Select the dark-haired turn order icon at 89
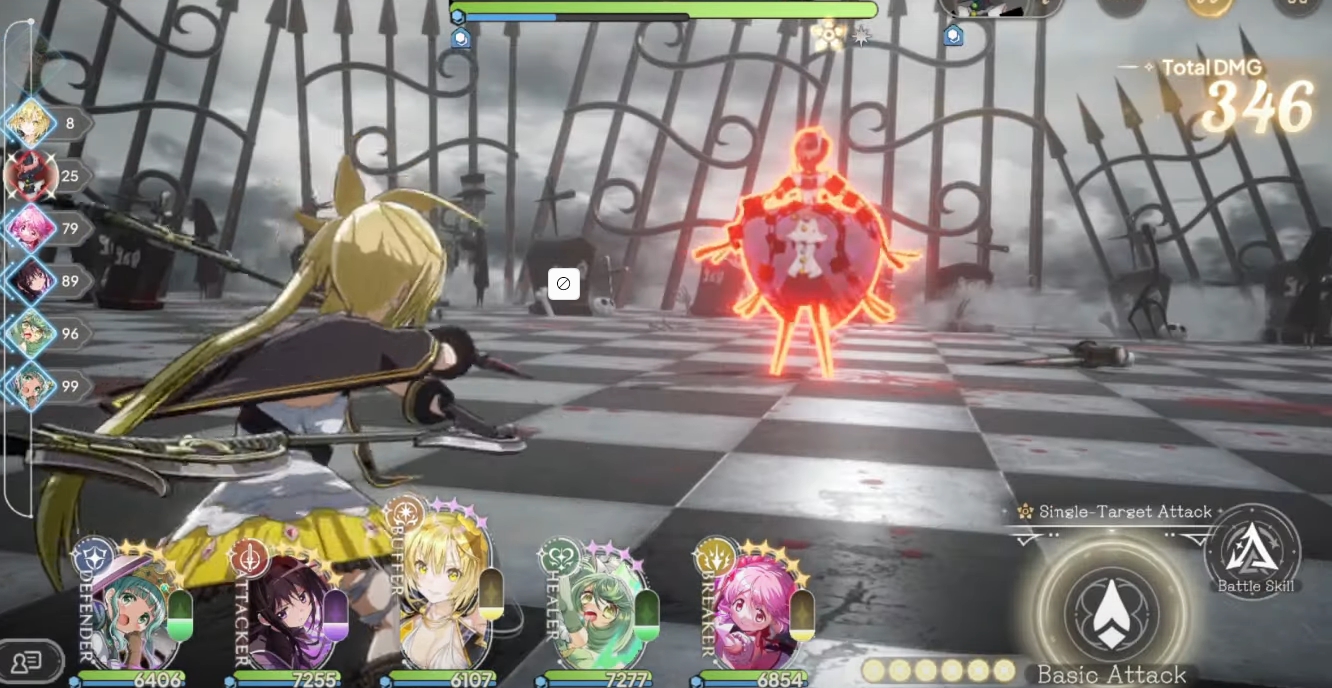 pyautogui.click(x=30, y=281)
